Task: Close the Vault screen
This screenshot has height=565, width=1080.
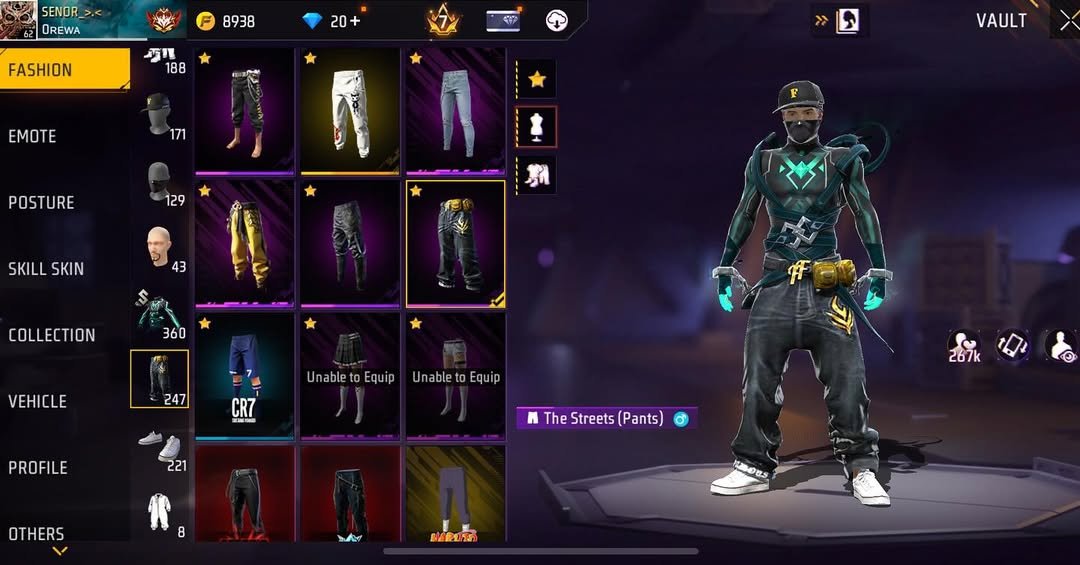Action: coord(1067,21)
